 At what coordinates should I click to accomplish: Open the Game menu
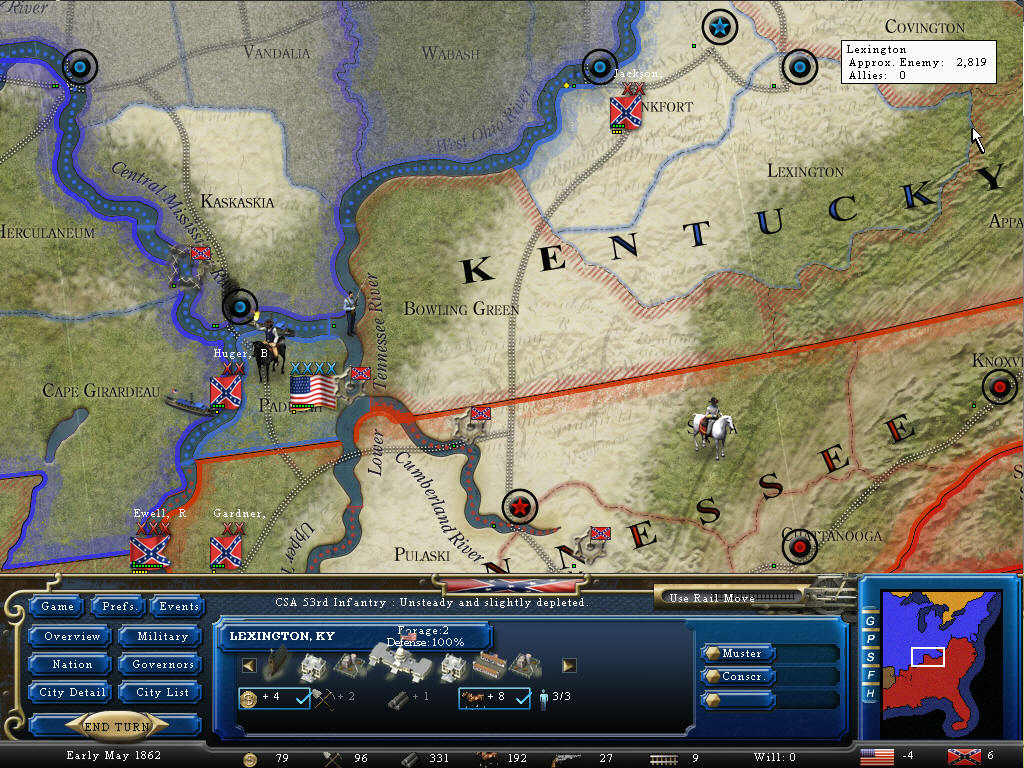58,606
